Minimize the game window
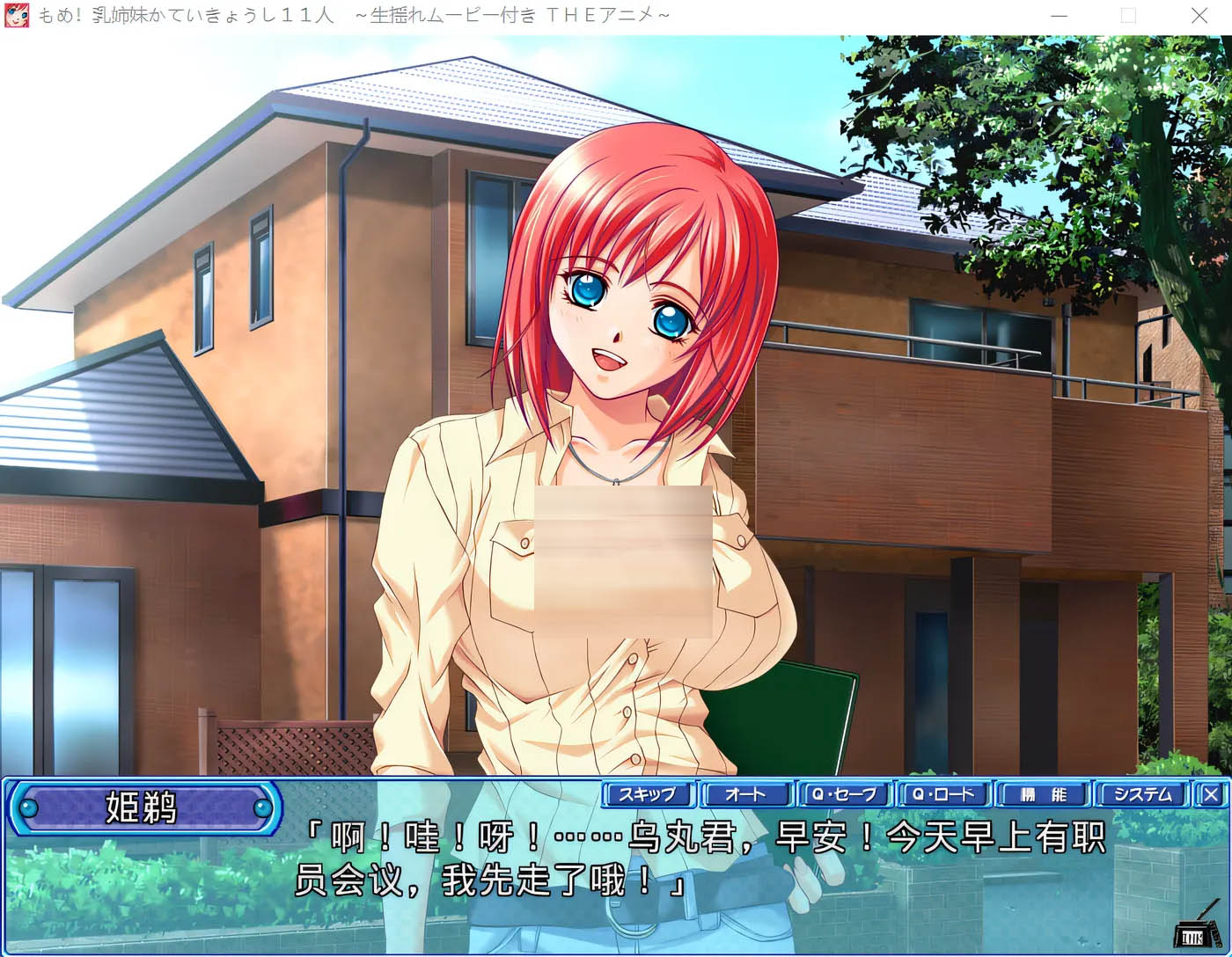The width and height of the screenshot is (1232, 957). [1060, 16]
